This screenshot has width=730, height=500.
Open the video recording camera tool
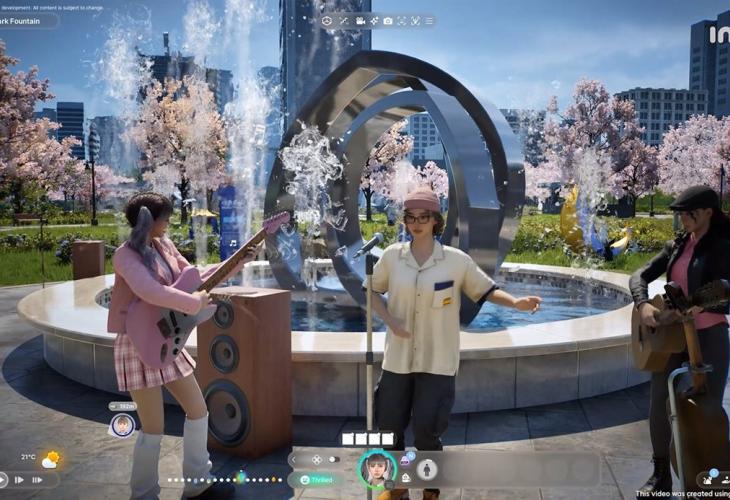pos(358,21)
